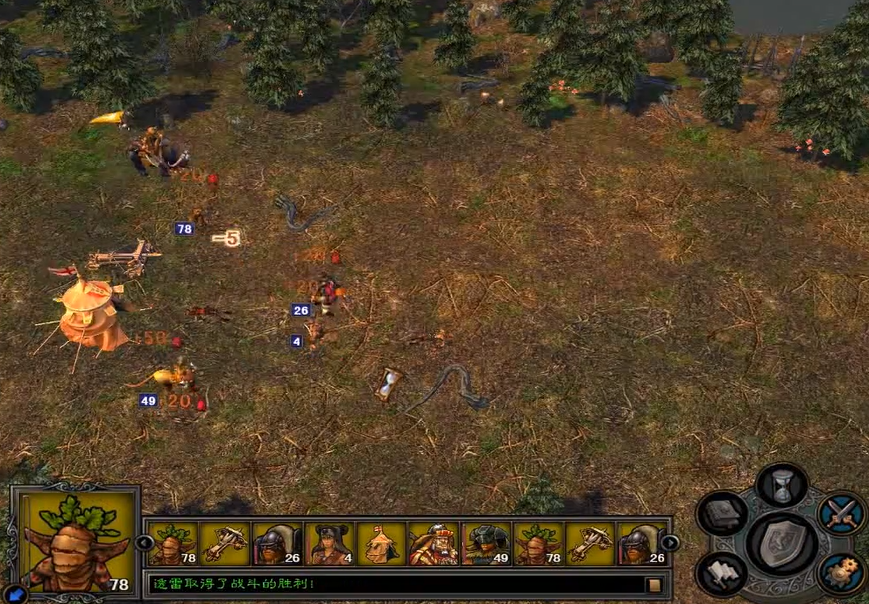Click the hourglass wait button
The height and width of the screenshot is (604, 869).
pos(782,485)
